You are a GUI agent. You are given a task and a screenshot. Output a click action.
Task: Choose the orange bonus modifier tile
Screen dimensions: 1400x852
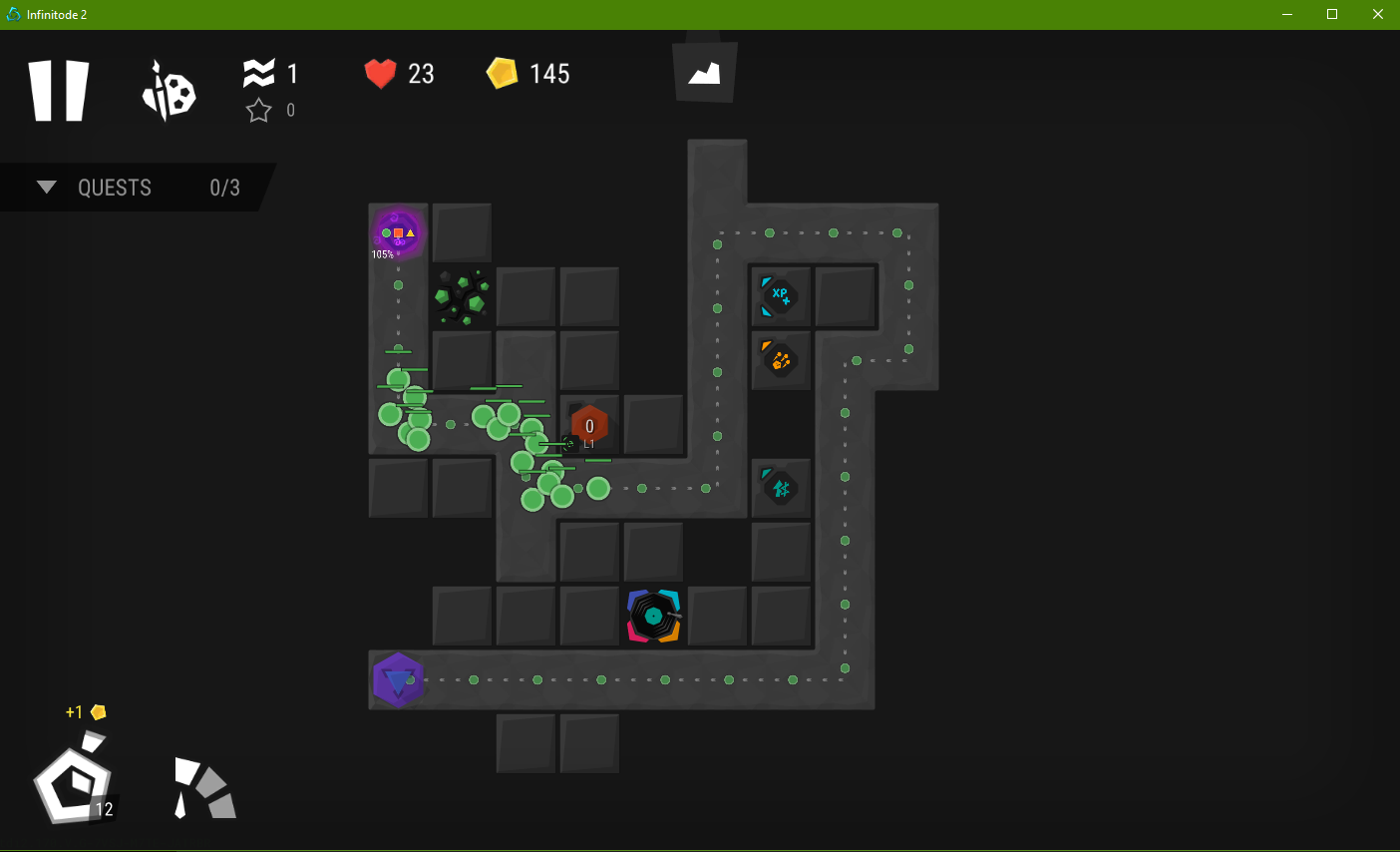tap(780, 360)
